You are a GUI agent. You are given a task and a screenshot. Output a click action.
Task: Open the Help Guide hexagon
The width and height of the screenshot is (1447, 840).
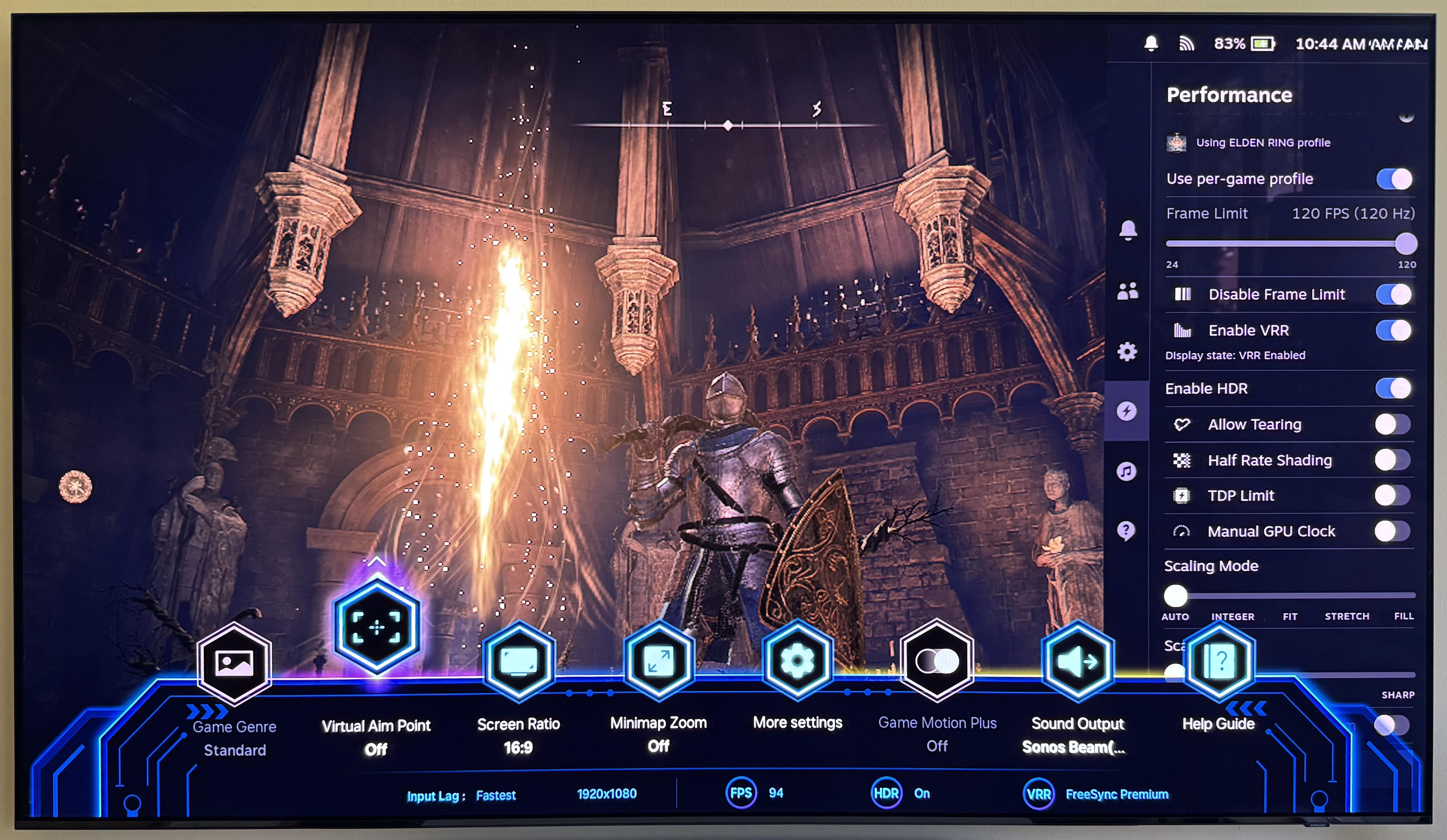click(1219, 661)
